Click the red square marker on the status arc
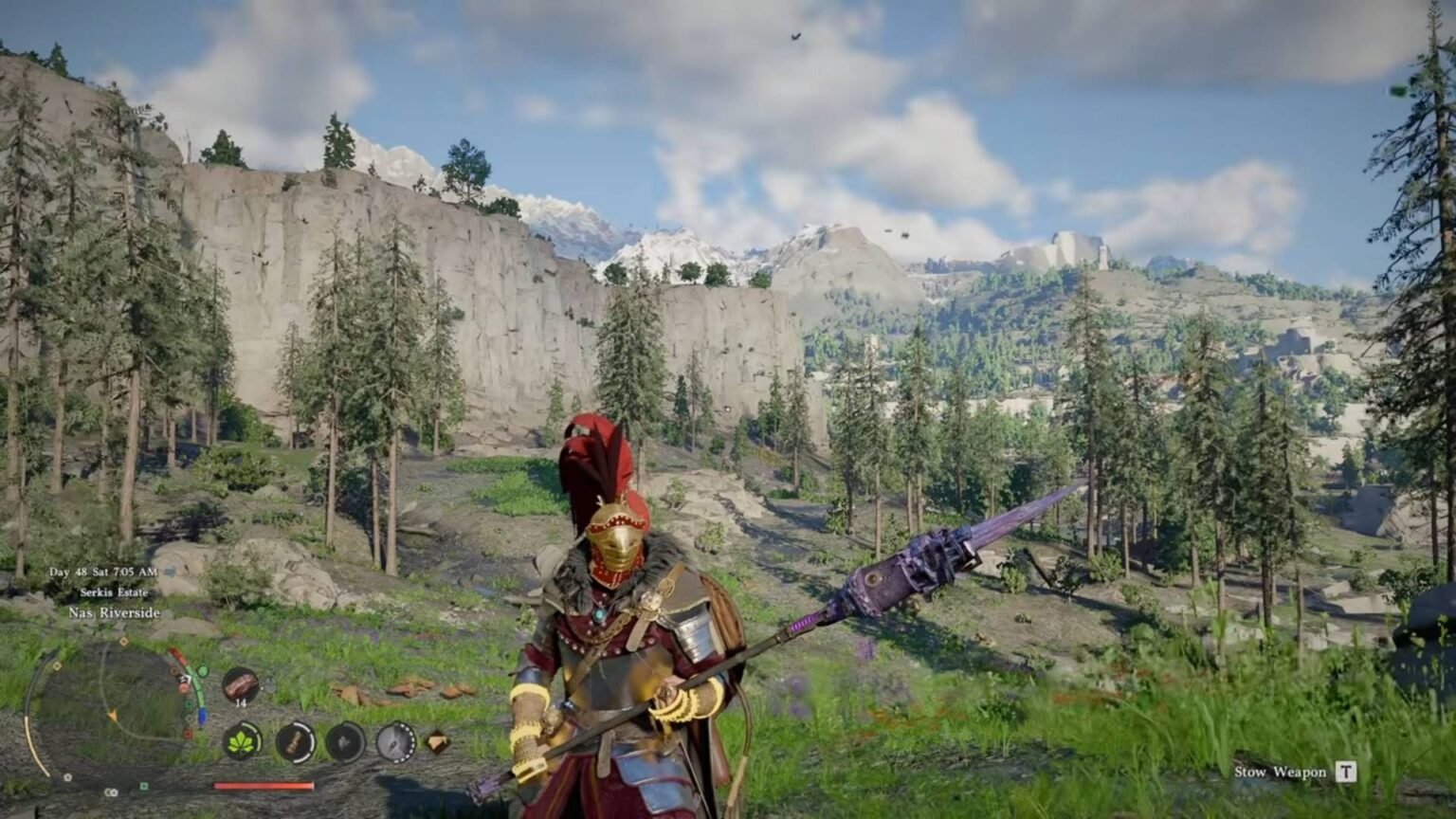The width and height of the screenshot is (1456, 819). point(187,735)
